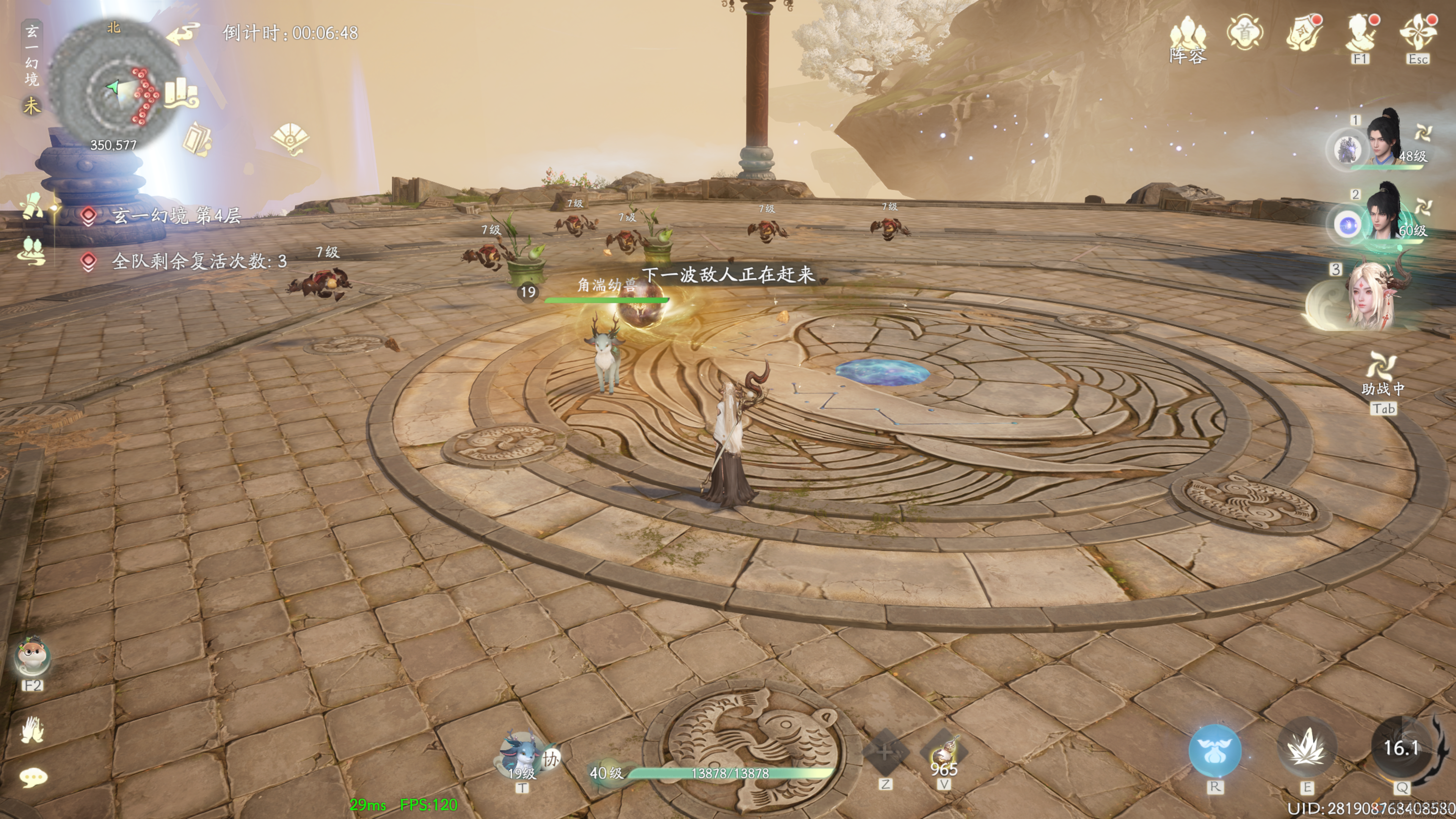Open the chat bubble icon

point(32,778)
